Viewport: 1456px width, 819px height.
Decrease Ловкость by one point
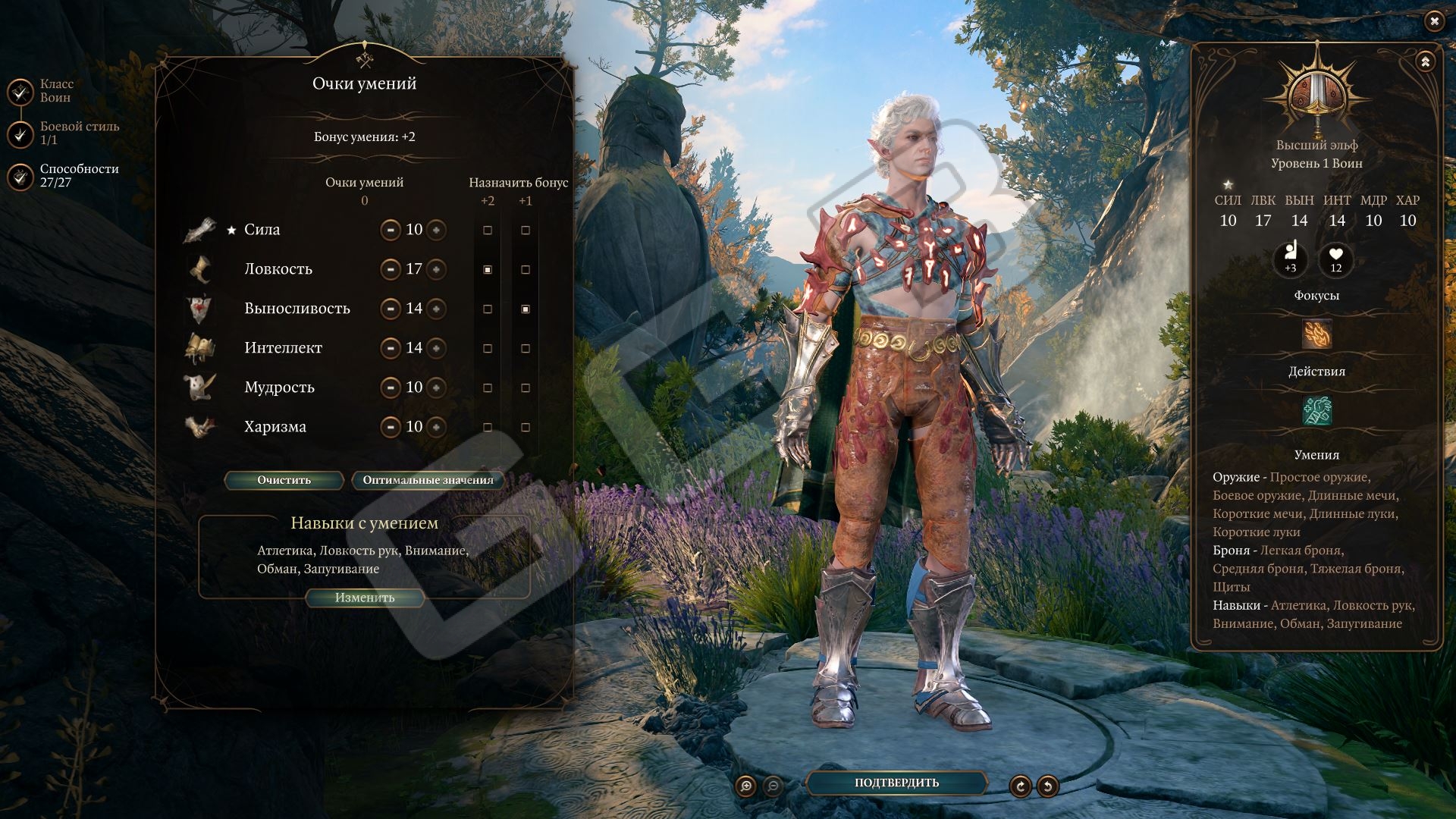point(391,269)
